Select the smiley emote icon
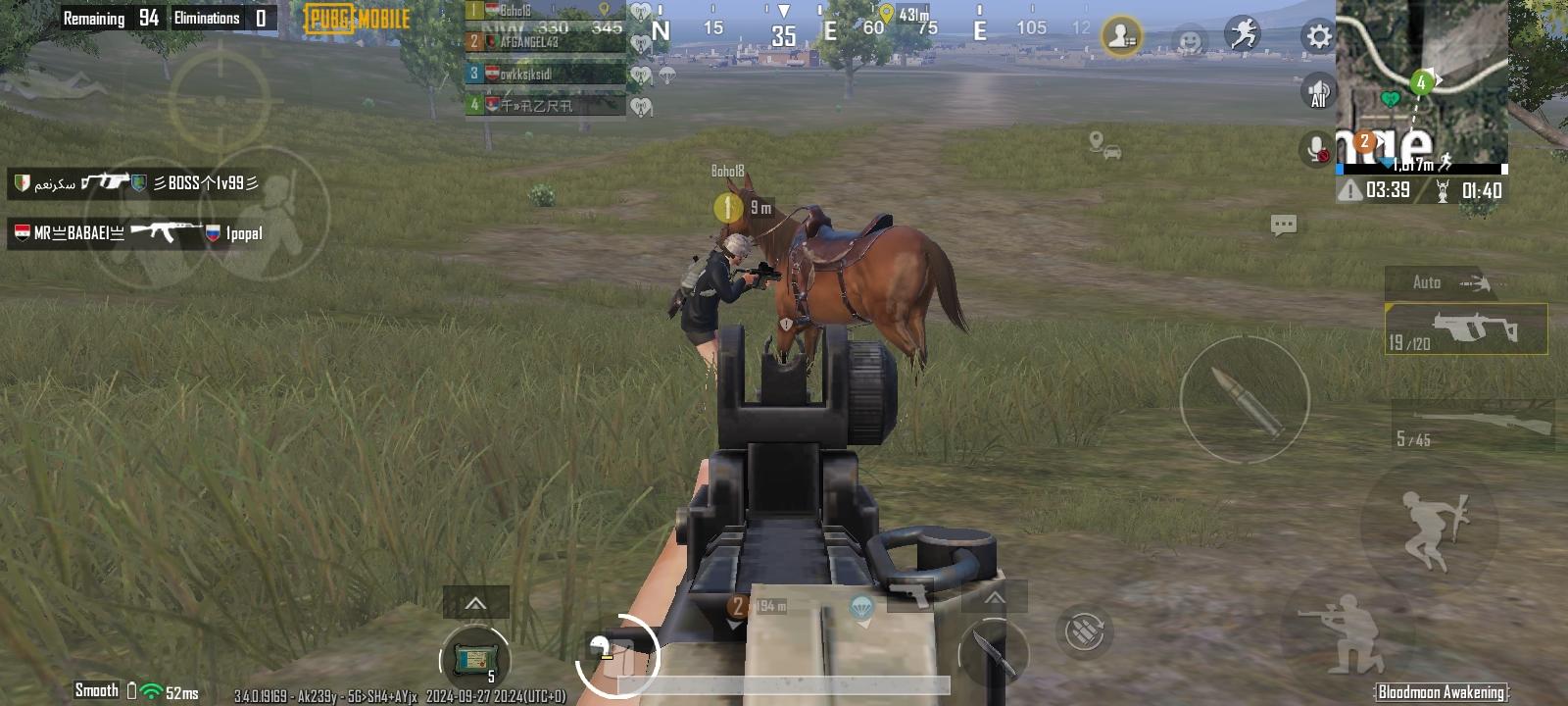 tap(1189, 37)
